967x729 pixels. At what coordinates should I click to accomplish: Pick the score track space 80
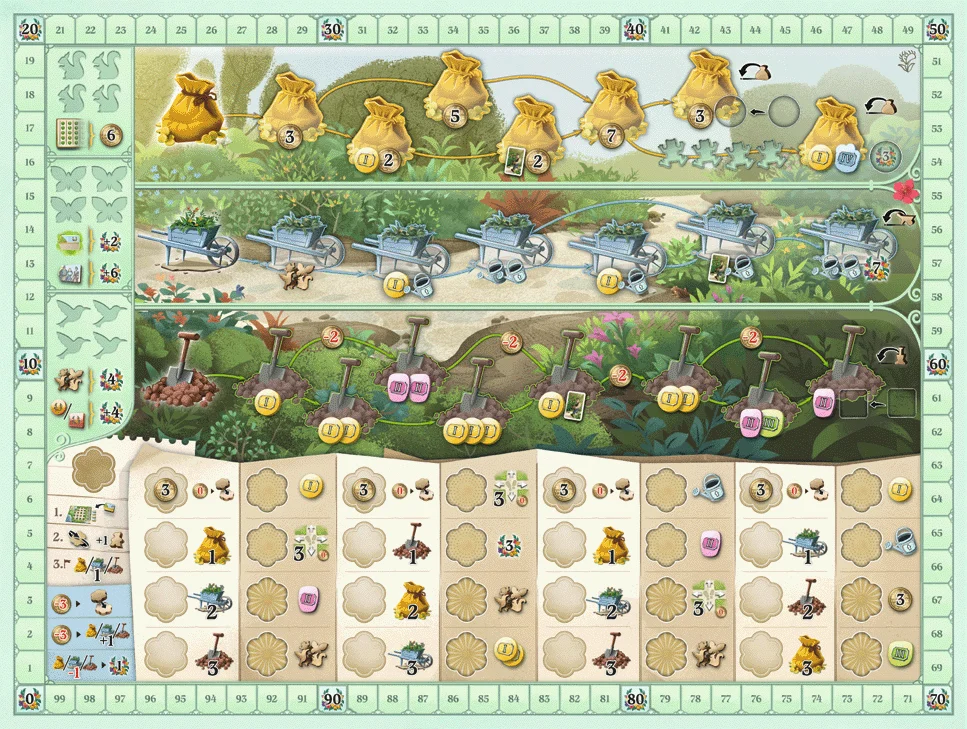tap(634, 697)
